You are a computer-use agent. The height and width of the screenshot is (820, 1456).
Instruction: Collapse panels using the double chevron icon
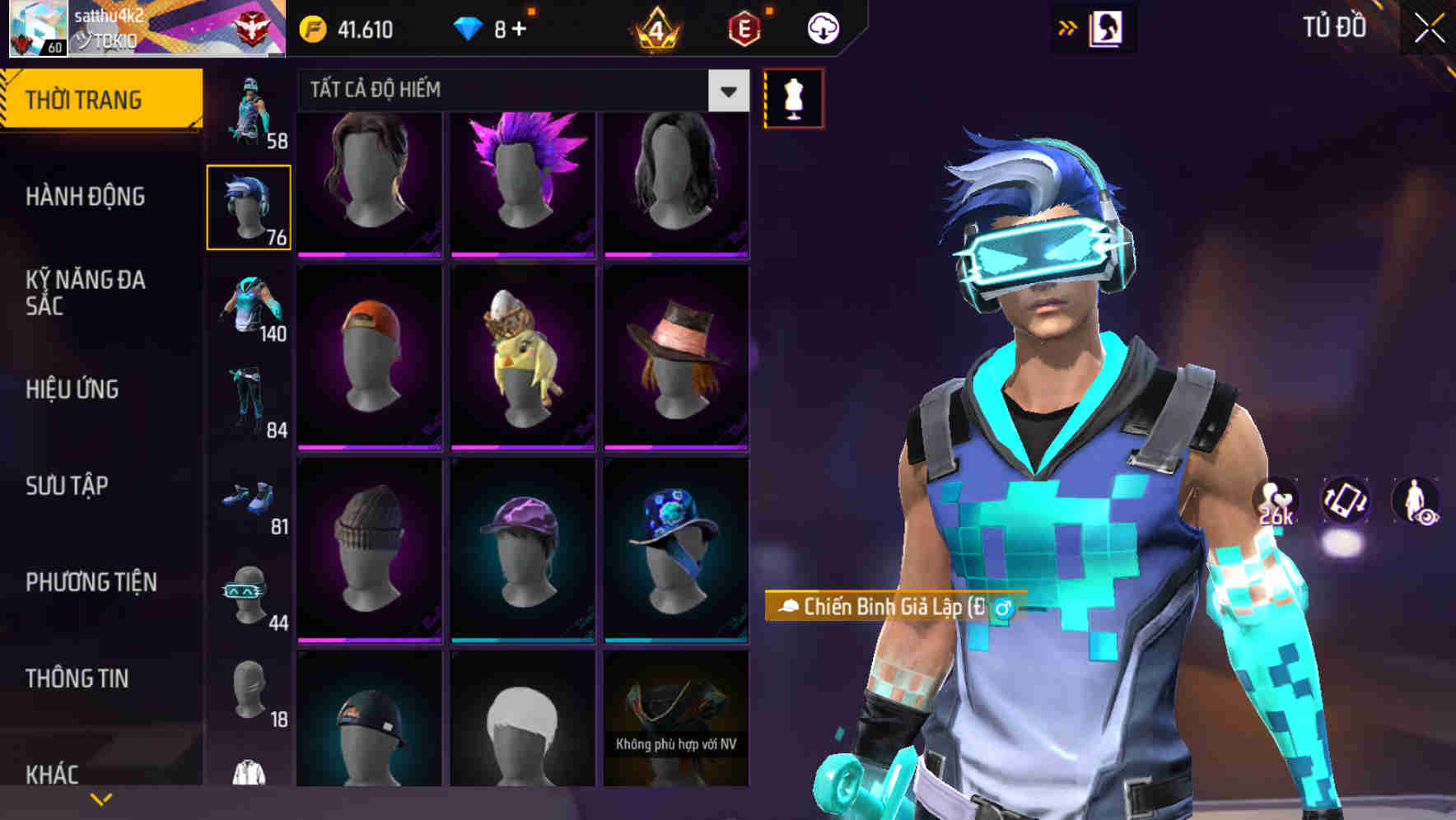pyautogui.click(x=1068, y=27)
